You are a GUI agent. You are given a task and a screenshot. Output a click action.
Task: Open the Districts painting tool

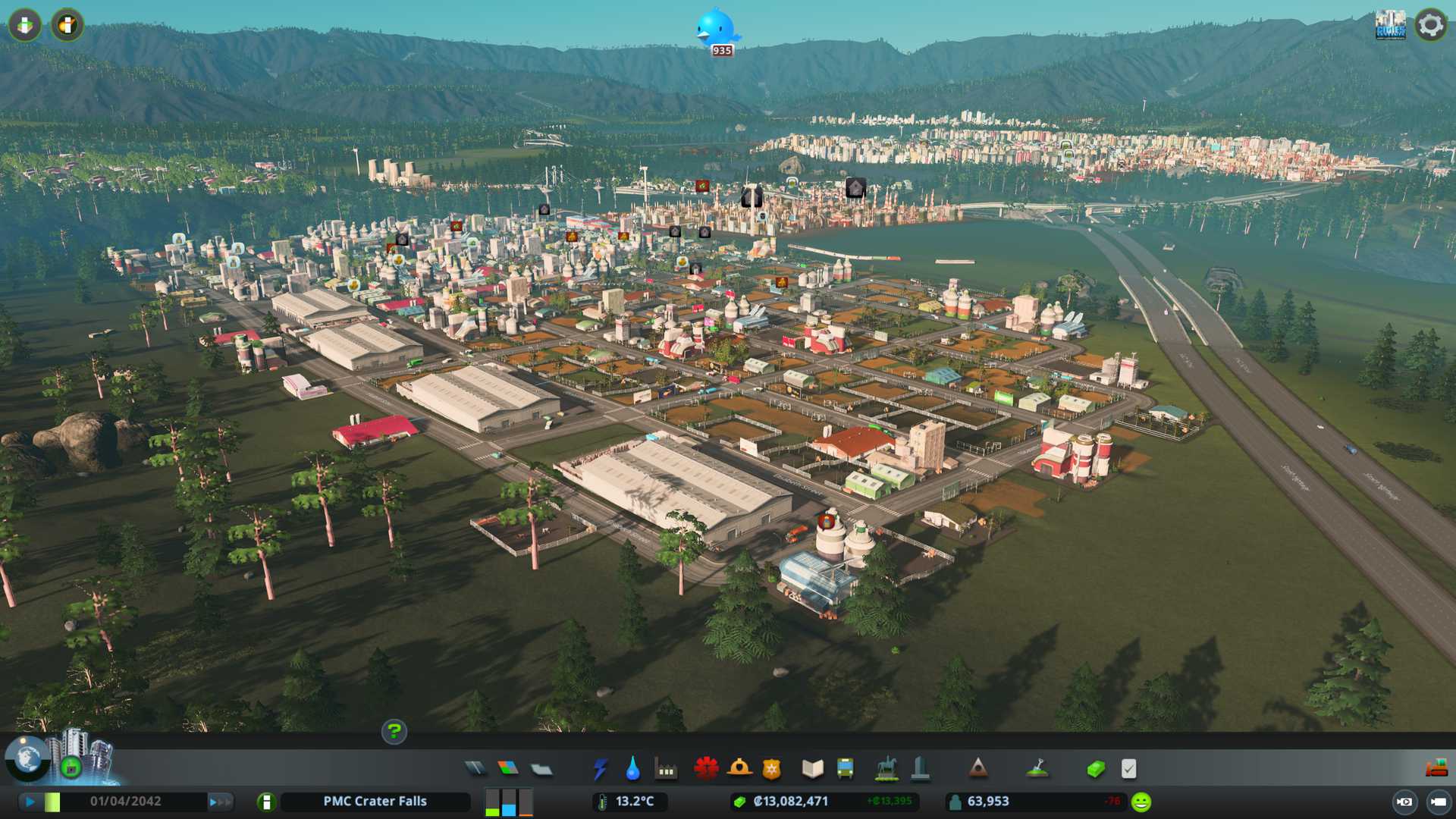coord(541,769)
